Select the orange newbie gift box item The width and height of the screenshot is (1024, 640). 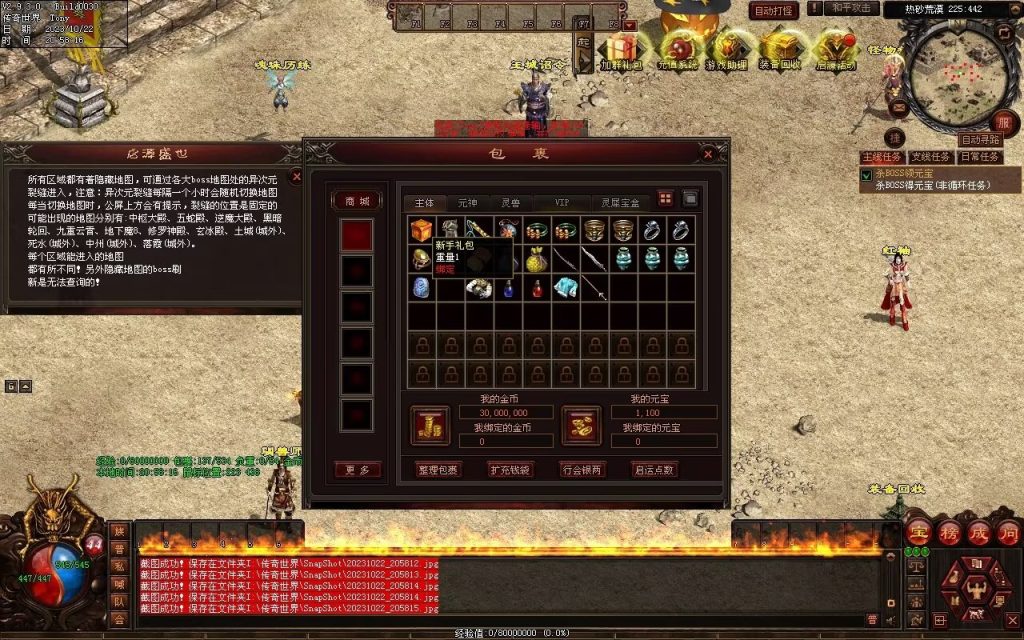click(421, 230)
